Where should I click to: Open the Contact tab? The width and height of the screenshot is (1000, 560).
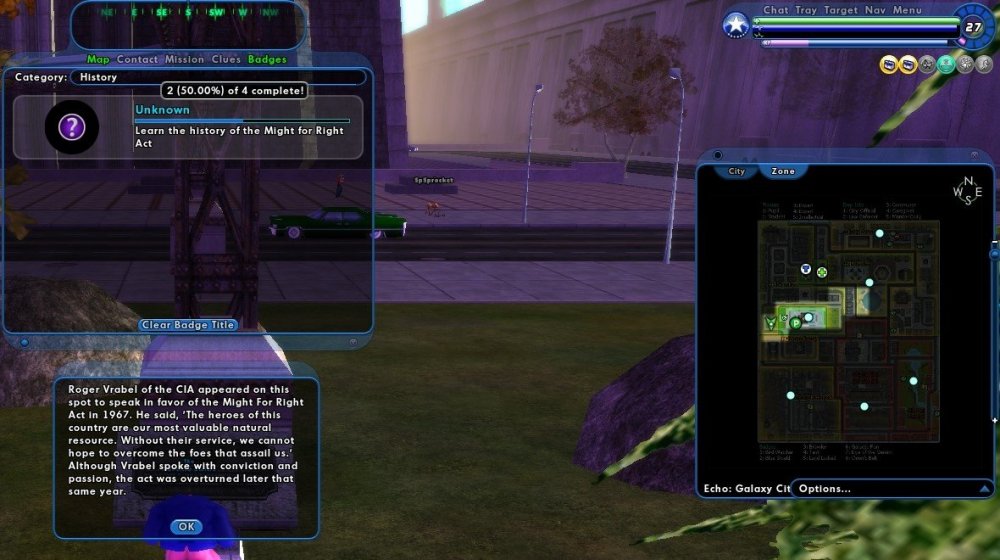(x=137, y=59)
